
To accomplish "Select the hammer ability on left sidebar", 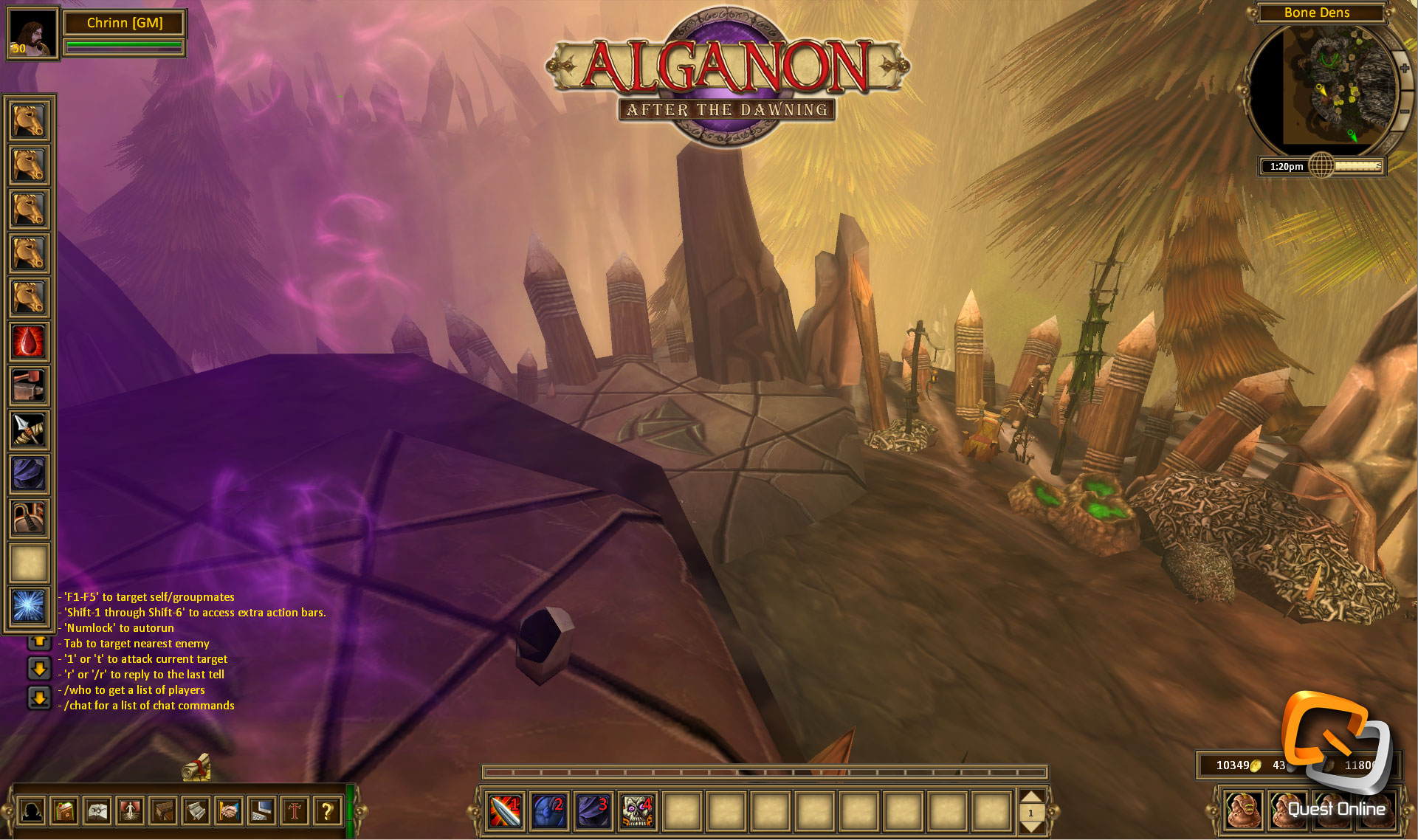I will [x=28, y=385].
